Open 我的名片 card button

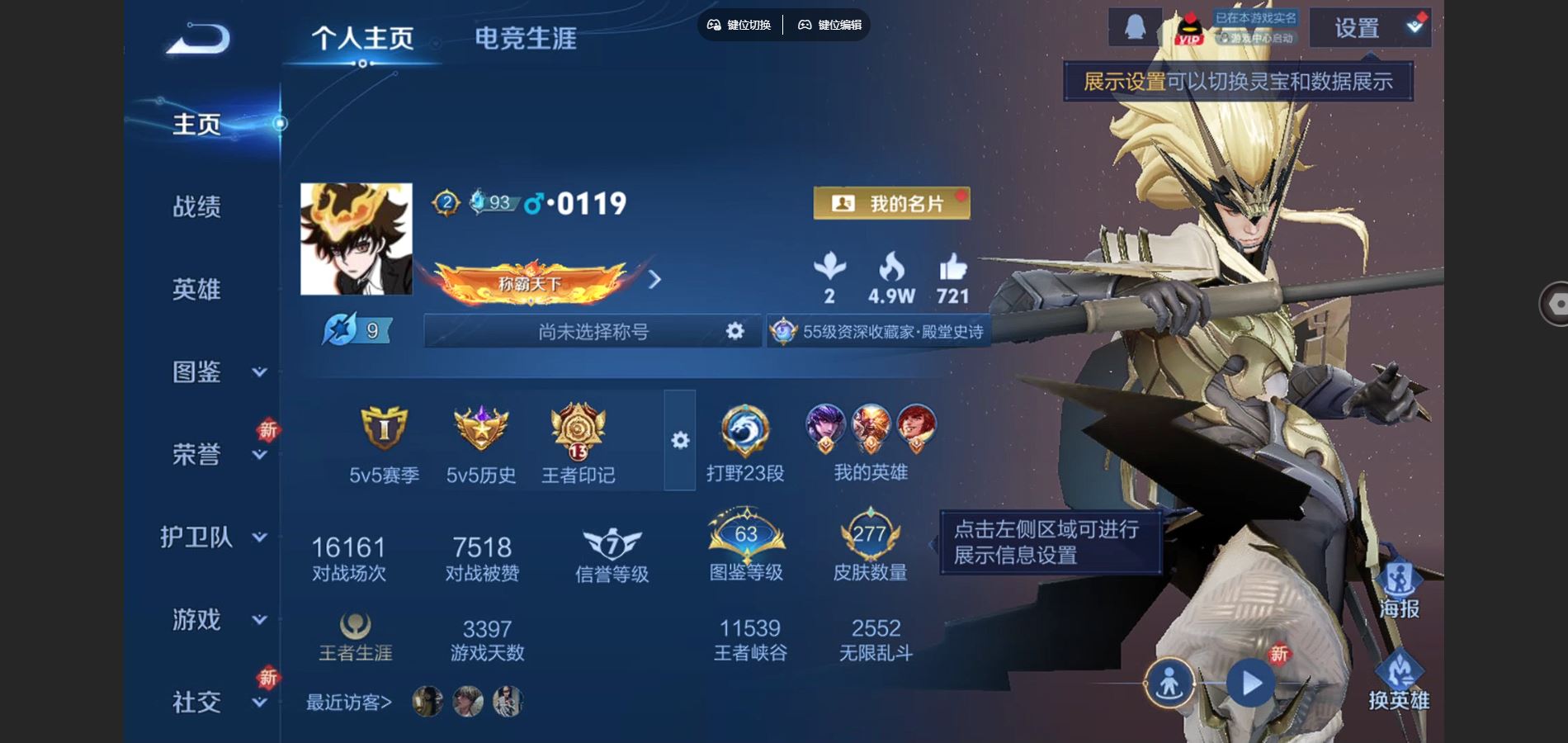891,203
